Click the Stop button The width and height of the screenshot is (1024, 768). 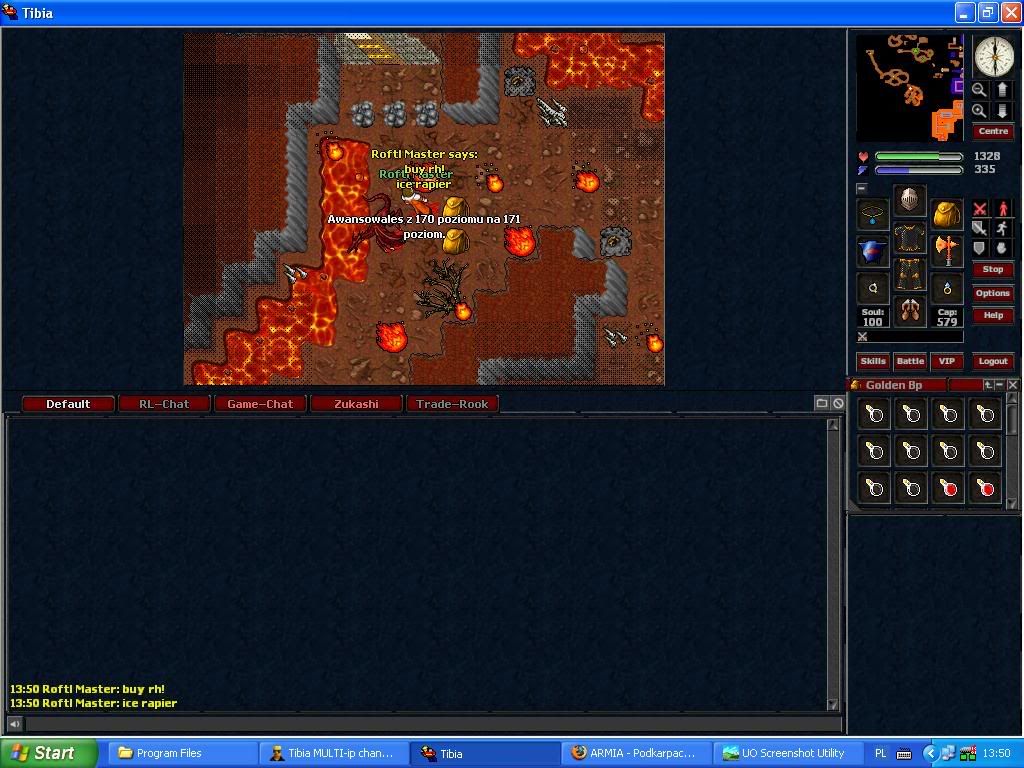click(x=992, y=270)
